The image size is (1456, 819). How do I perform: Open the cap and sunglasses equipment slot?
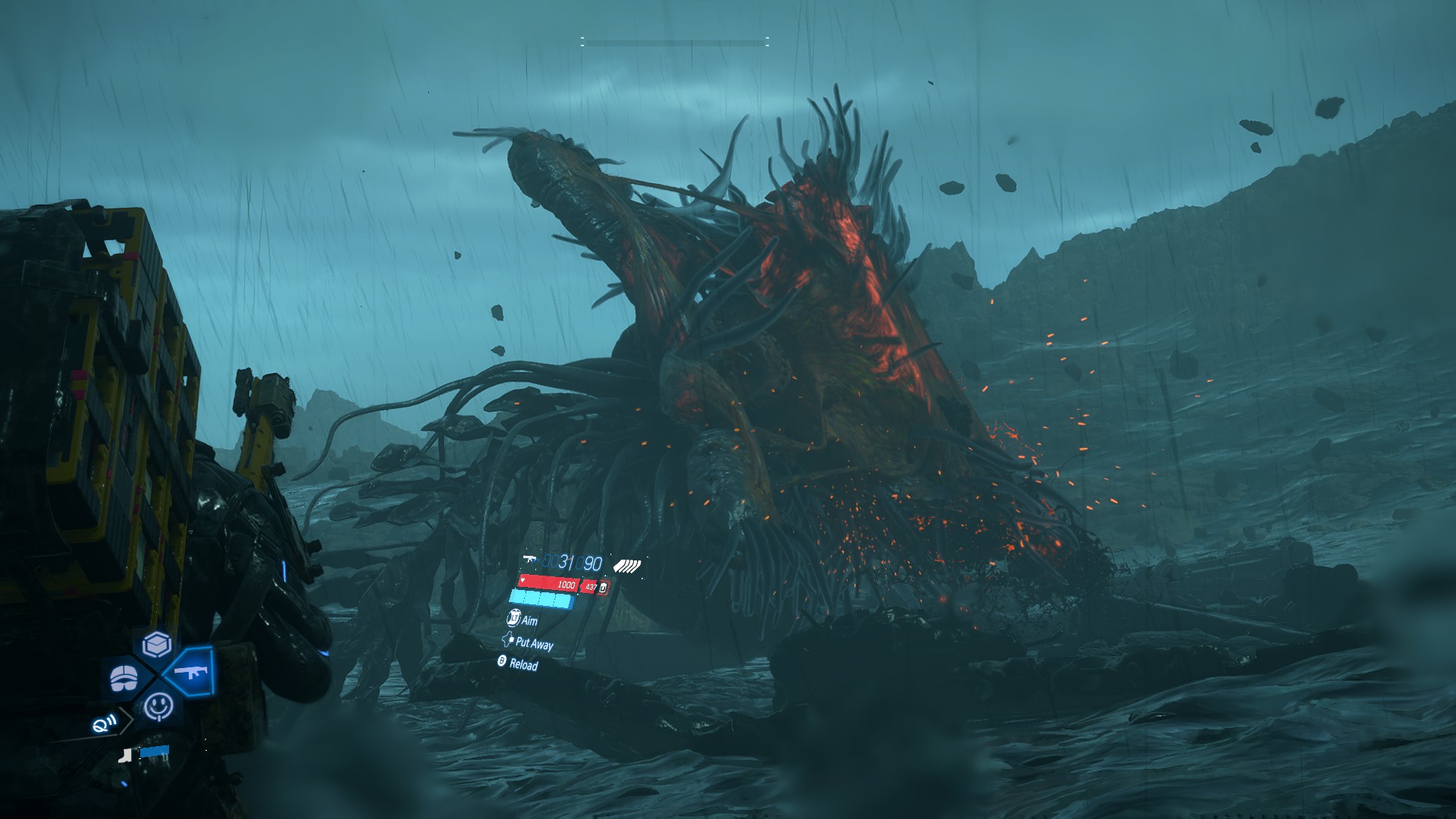pyautogui.click(x=126, y=677)
